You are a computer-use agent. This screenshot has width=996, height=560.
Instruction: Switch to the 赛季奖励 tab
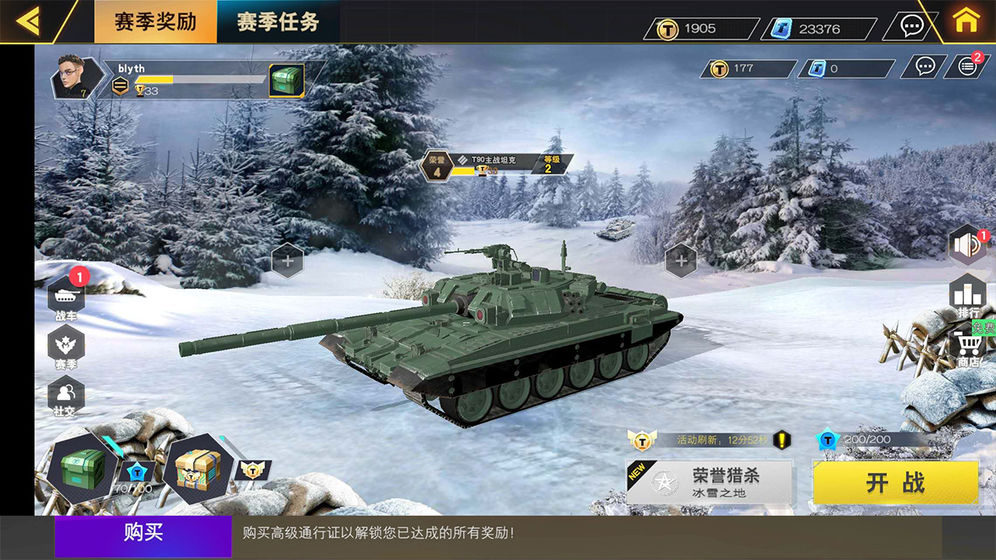(x=155, y=21)
